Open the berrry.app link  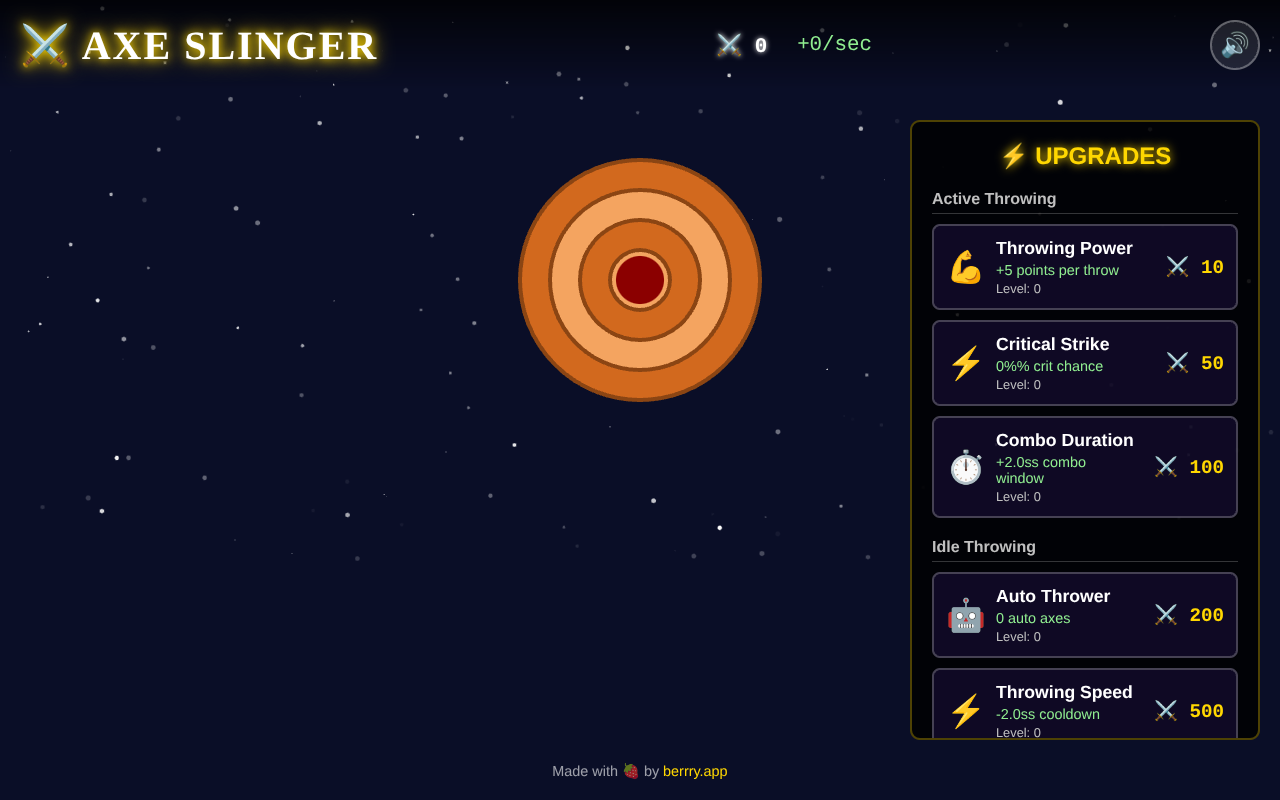click(695, 771)
